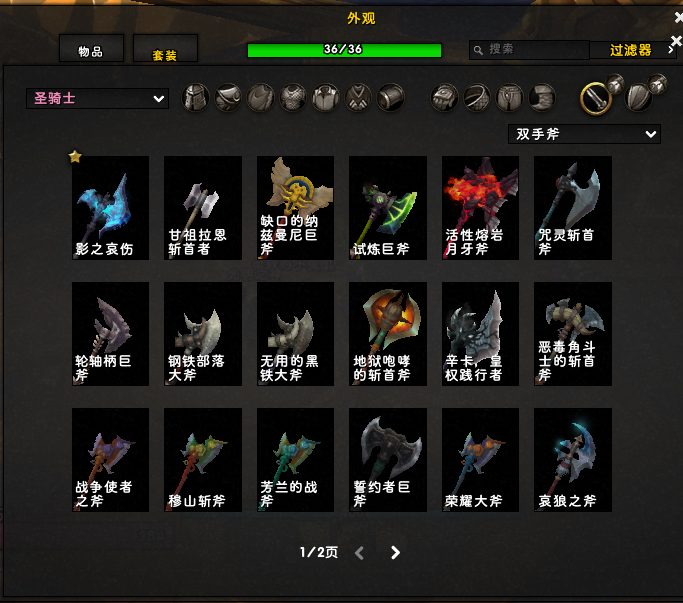Go to the next appearance page
683x603 pixels.
point(395,552)
